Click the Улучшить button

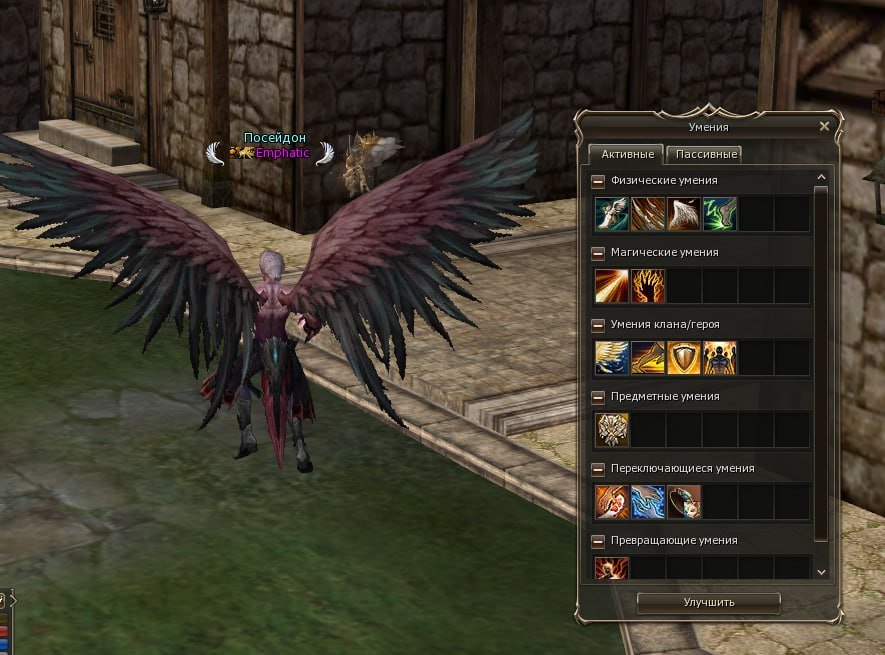coord(708,602)
